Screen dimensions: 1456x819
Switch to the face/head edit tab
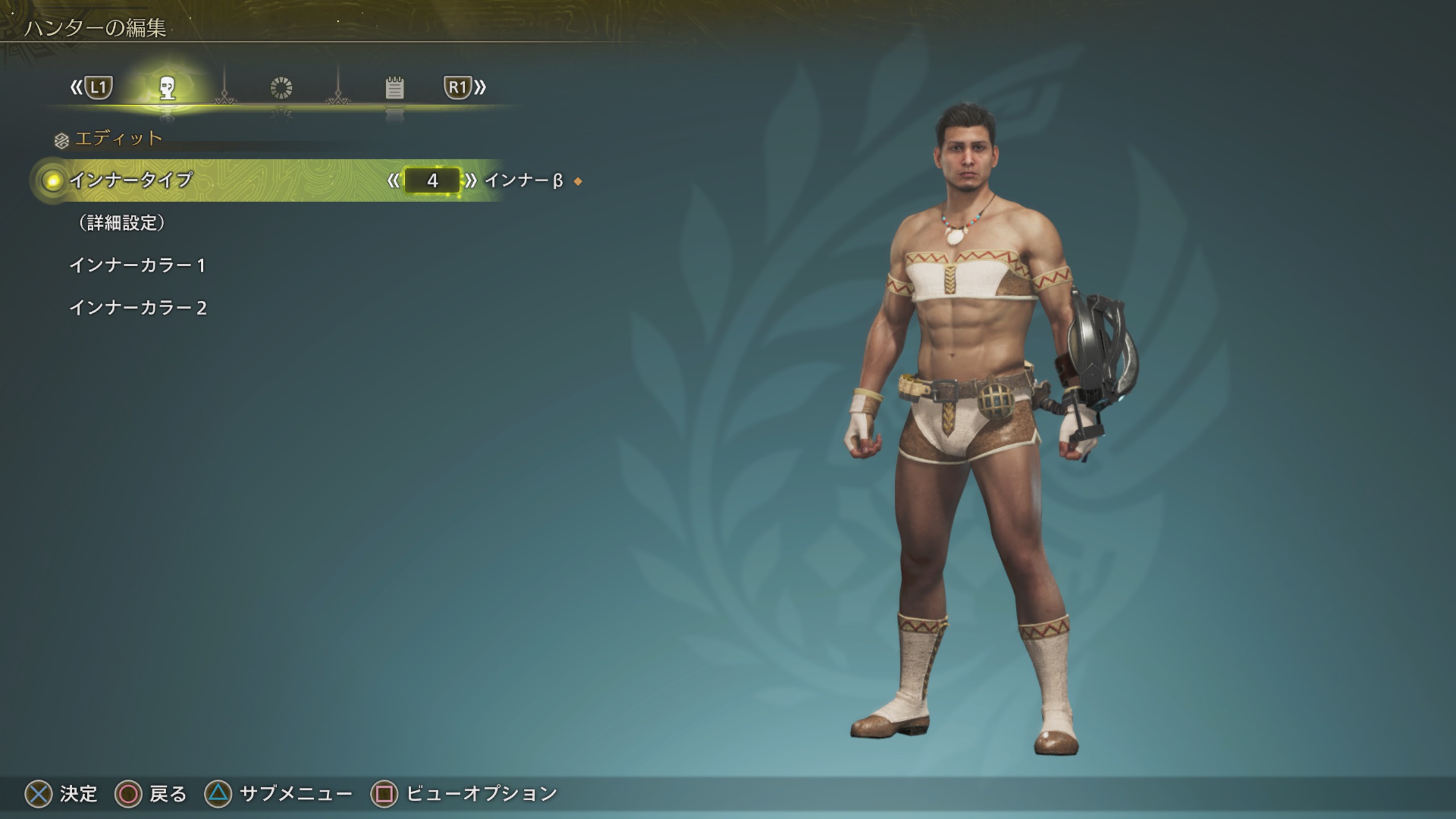pos(167,88)
